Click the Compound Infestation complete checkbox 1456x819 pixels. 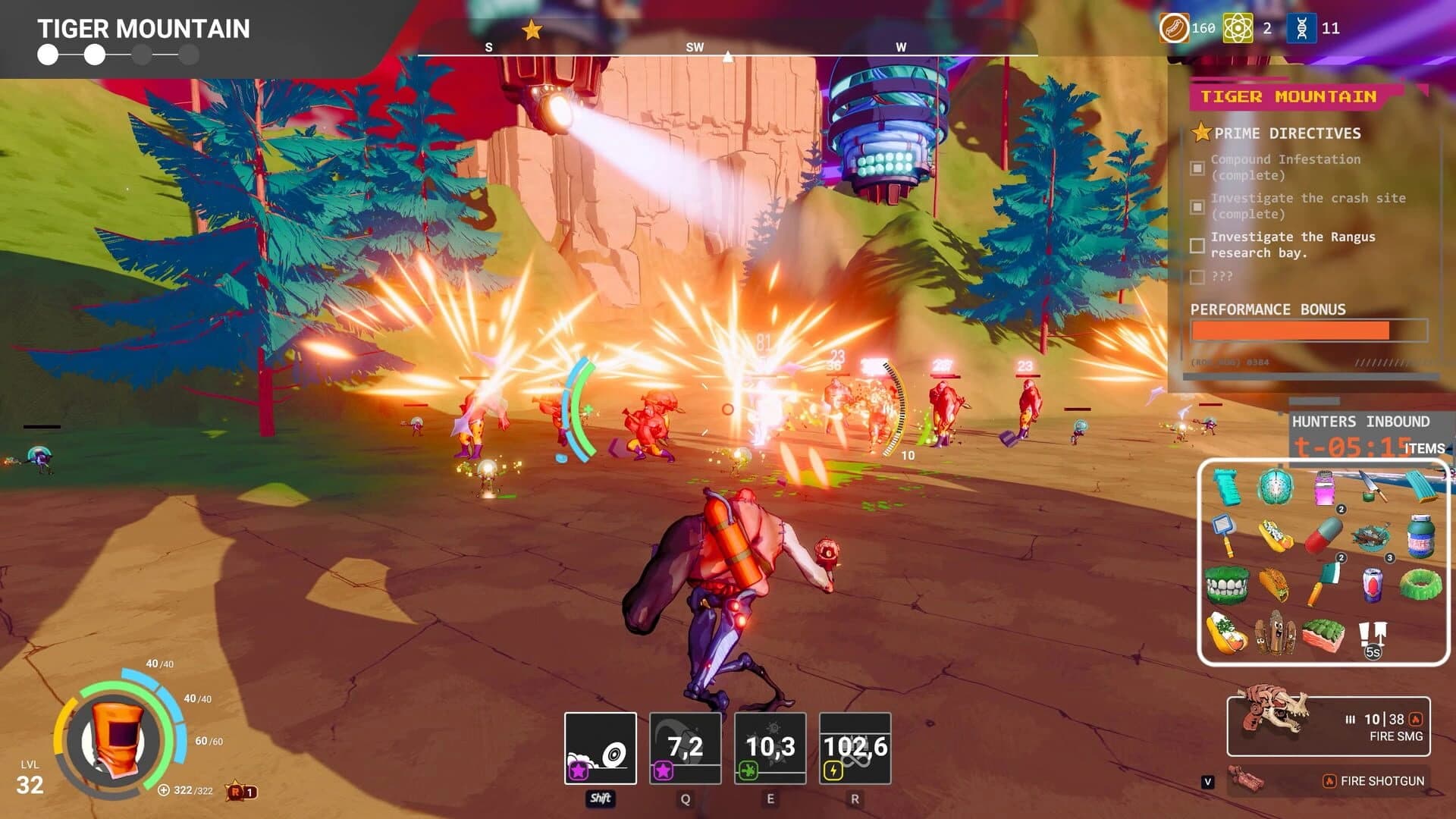(1197, 166)
